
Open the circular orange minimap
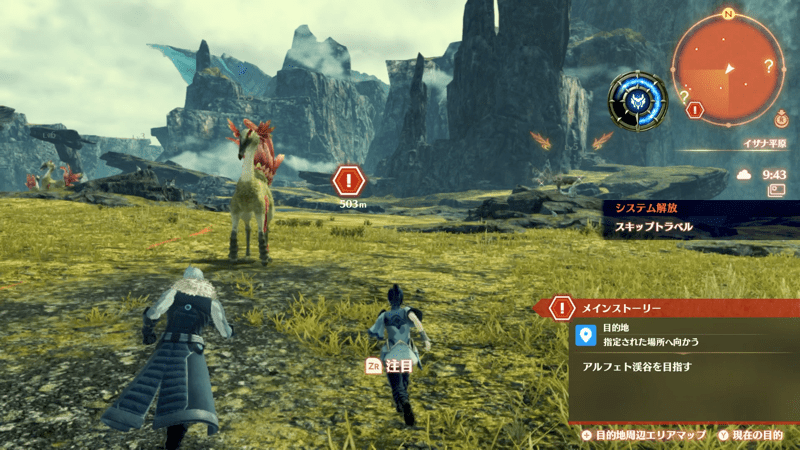(728, 68)
